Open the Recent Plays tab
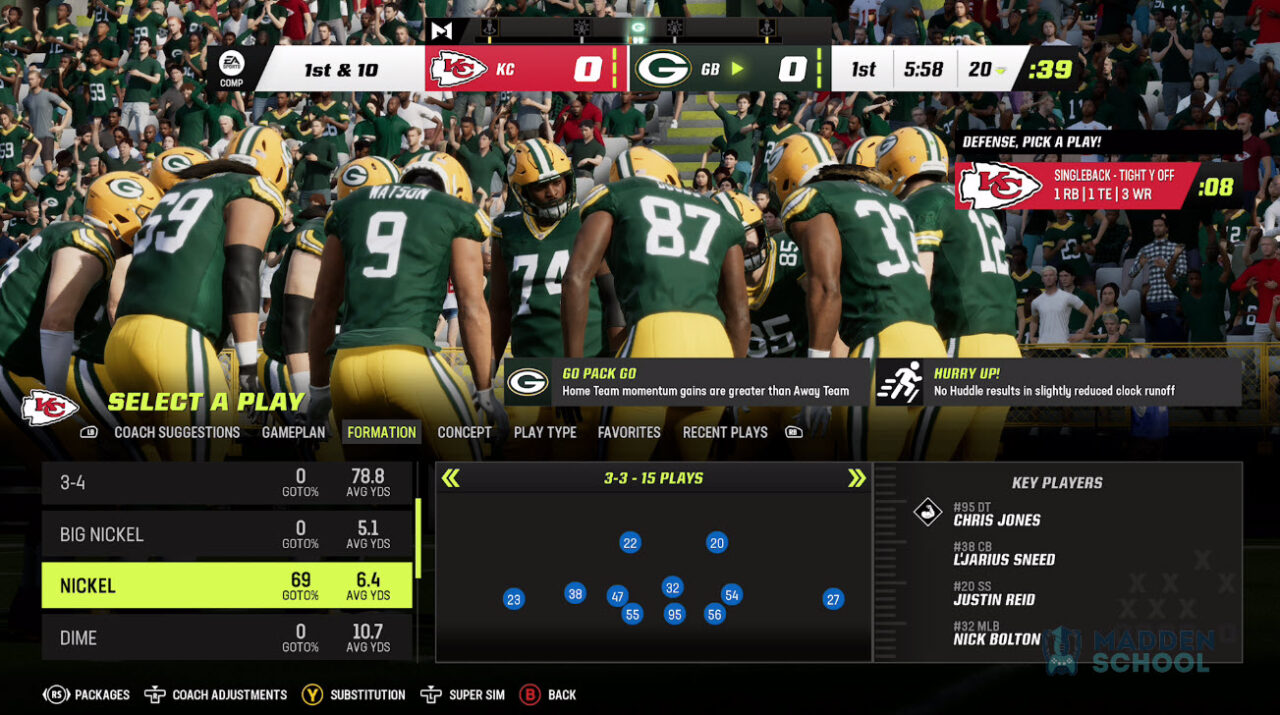 [x=725, y=432]
